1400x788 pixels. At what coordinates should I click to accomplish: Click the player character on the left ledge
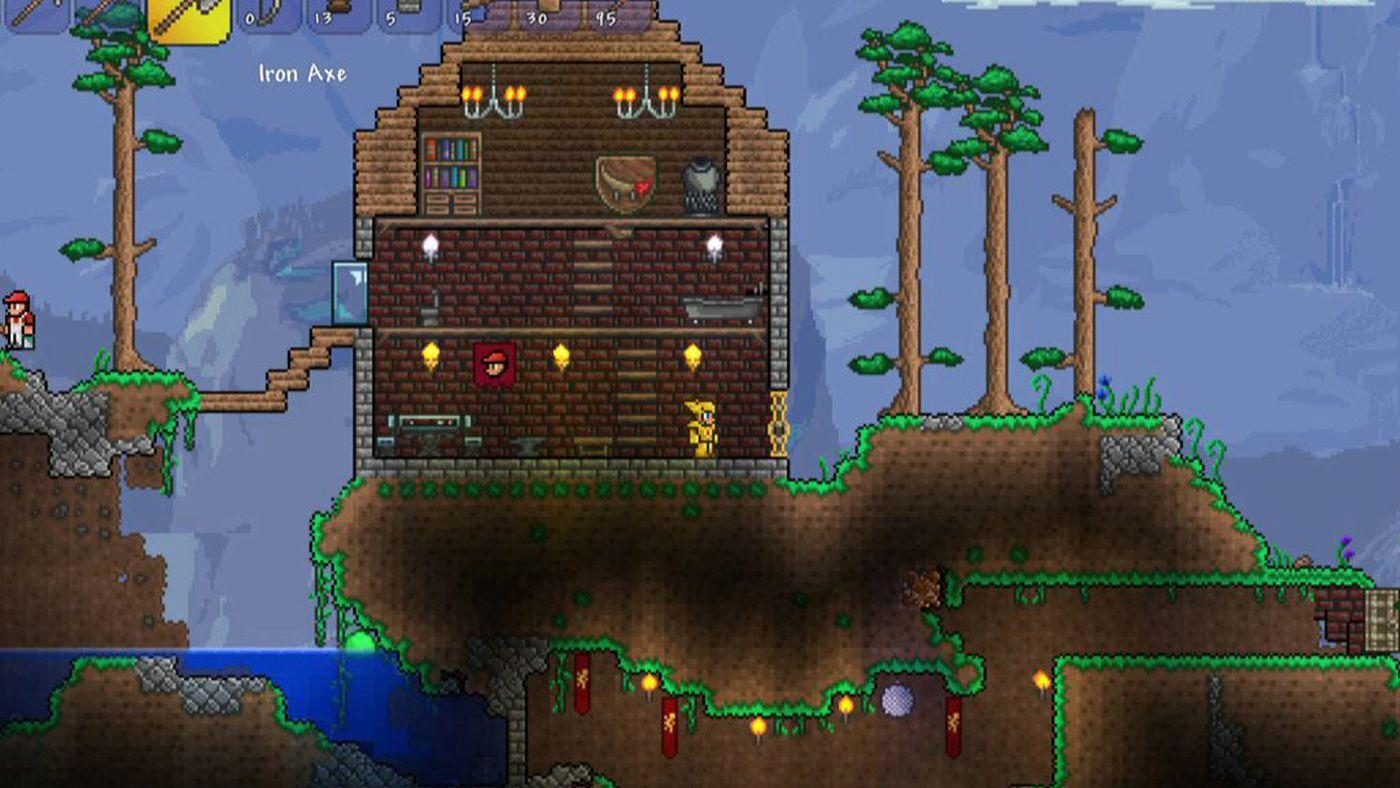(22, 320)
